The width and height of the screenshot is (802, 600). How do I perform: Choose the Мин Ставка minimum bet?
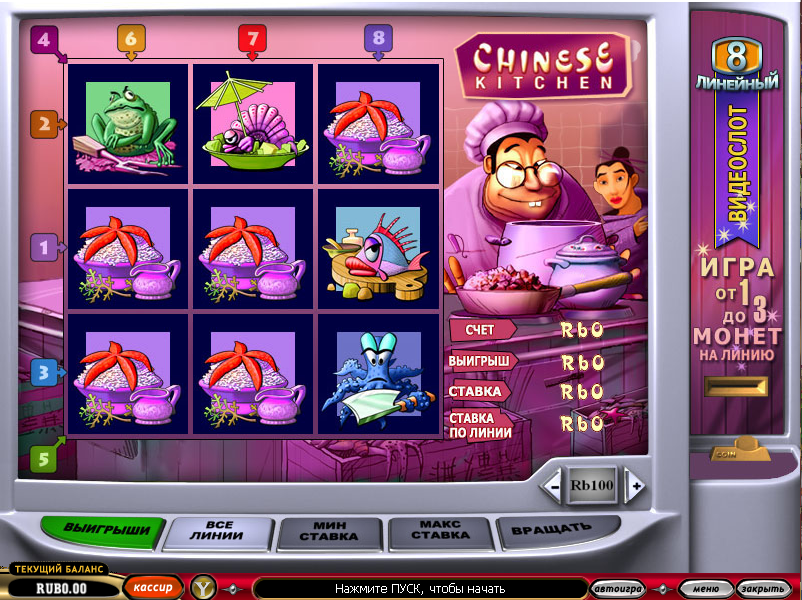[329, 530]
